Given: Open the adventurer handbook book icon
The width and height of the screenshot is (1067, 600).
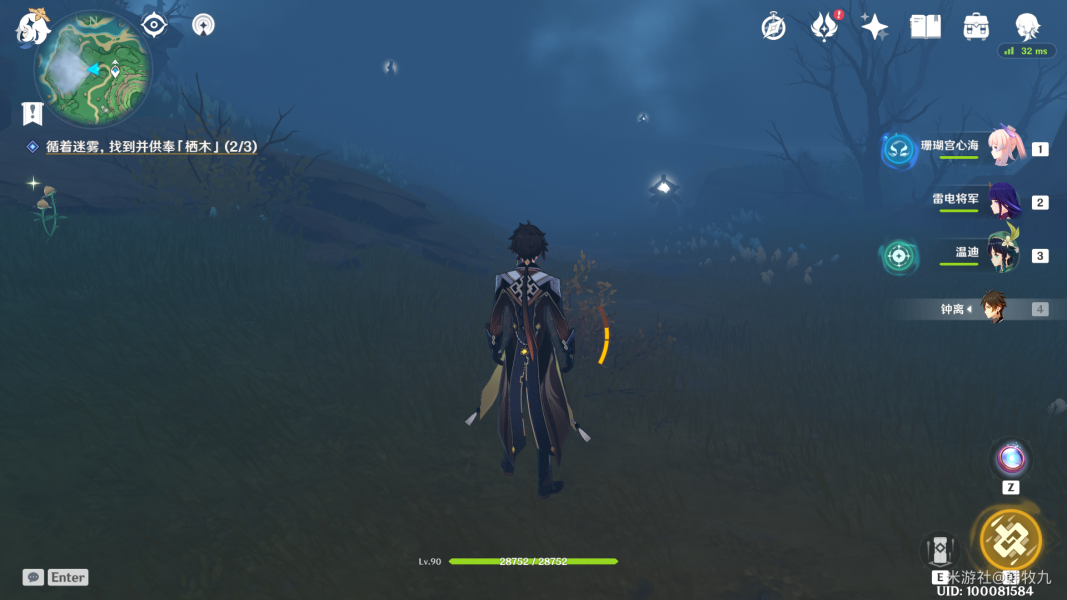Looking at the screenshot, I should 925,27.
